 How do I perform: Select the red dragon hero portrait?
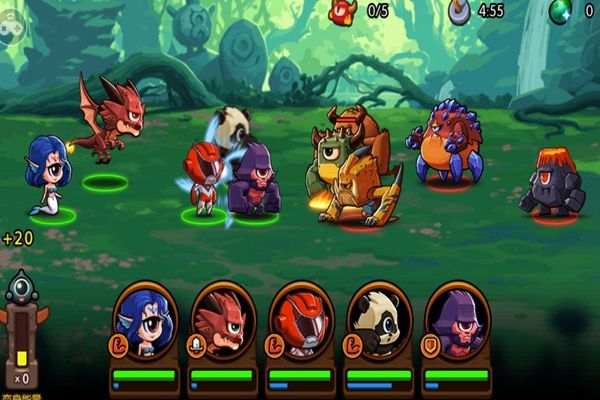pyautogui.click(x=223, y=322)
